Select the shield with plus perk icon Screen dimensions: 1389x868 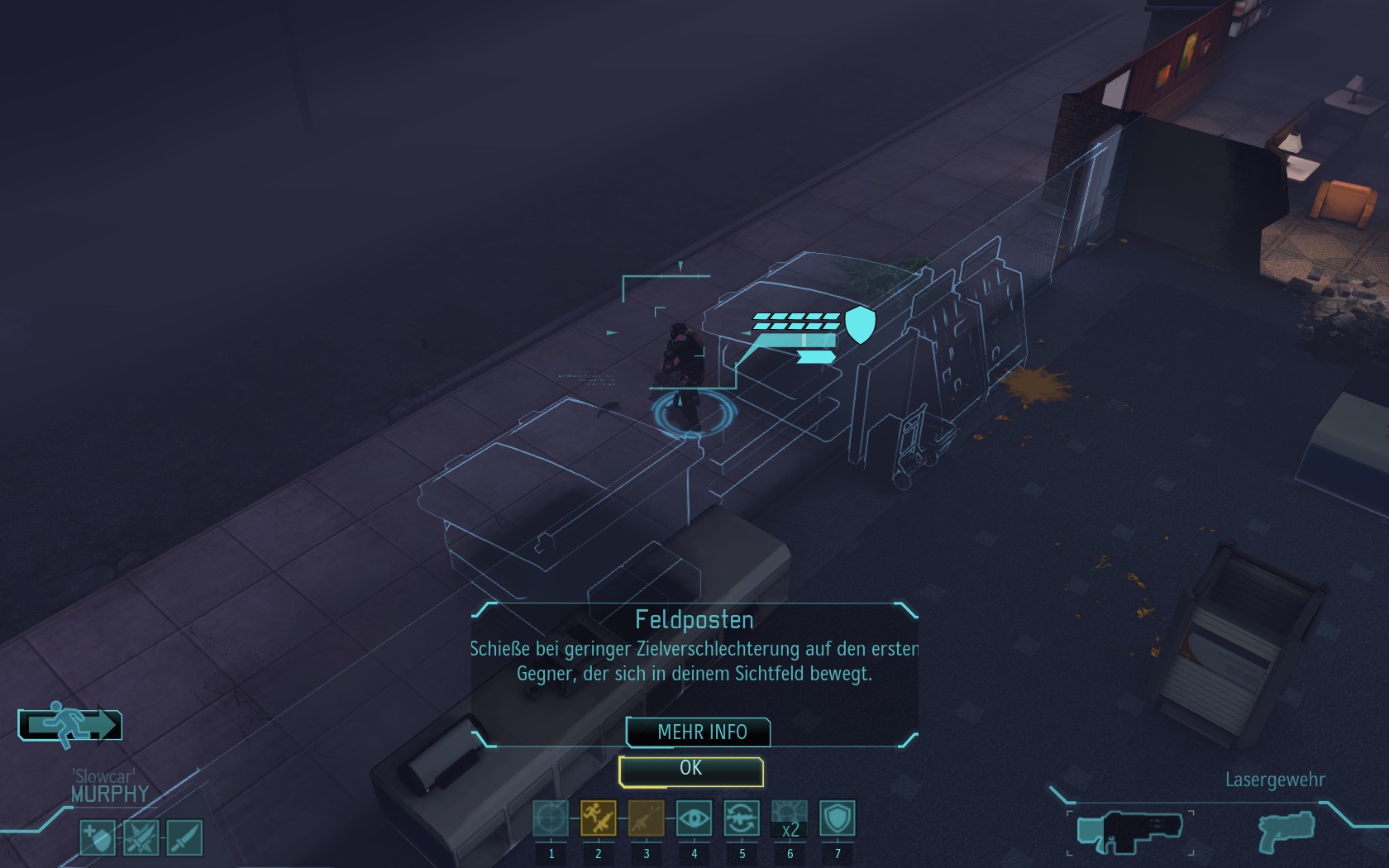tap(98, 837)
